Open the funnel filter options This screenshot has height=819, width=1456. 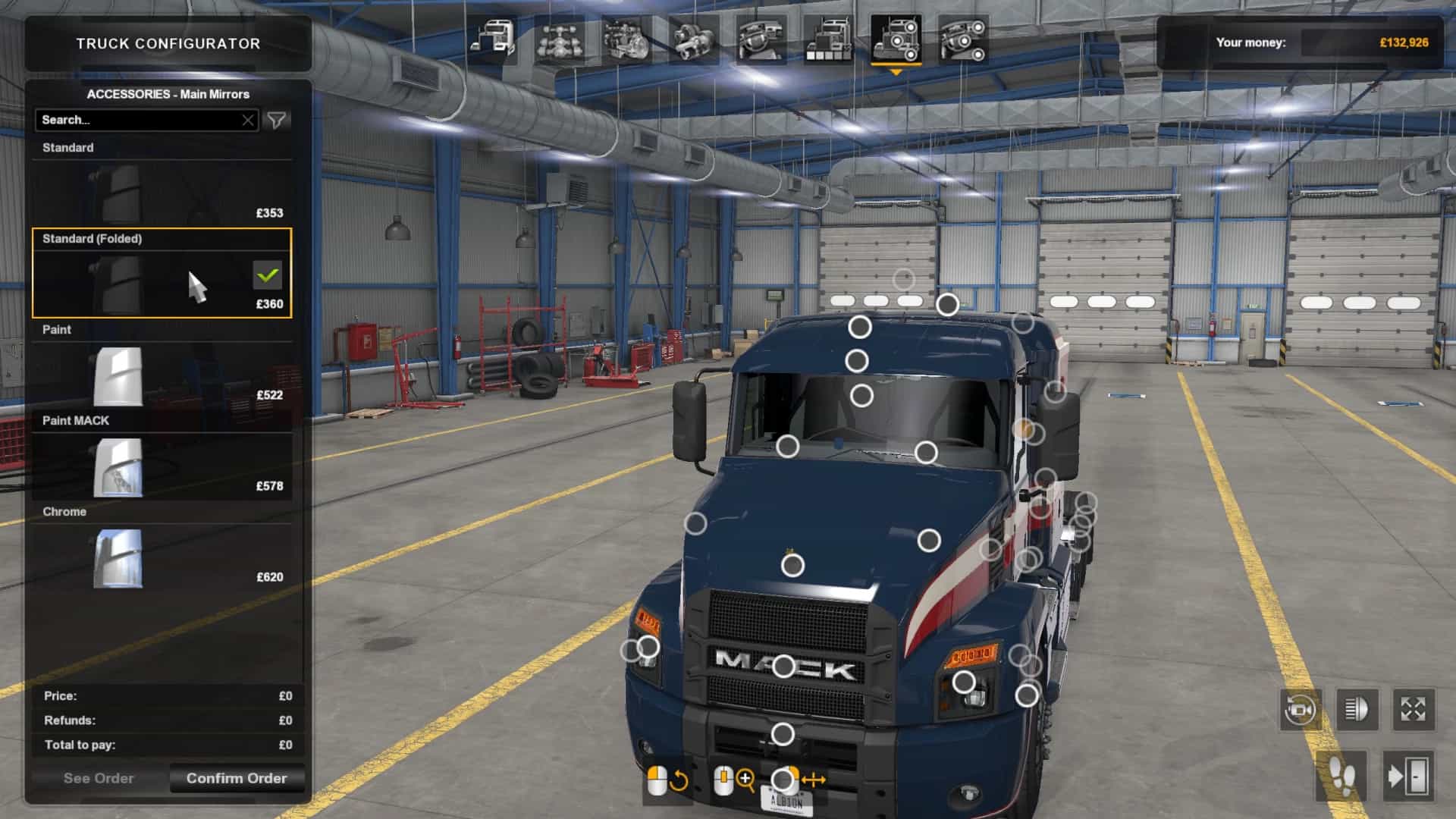[277, 120]
